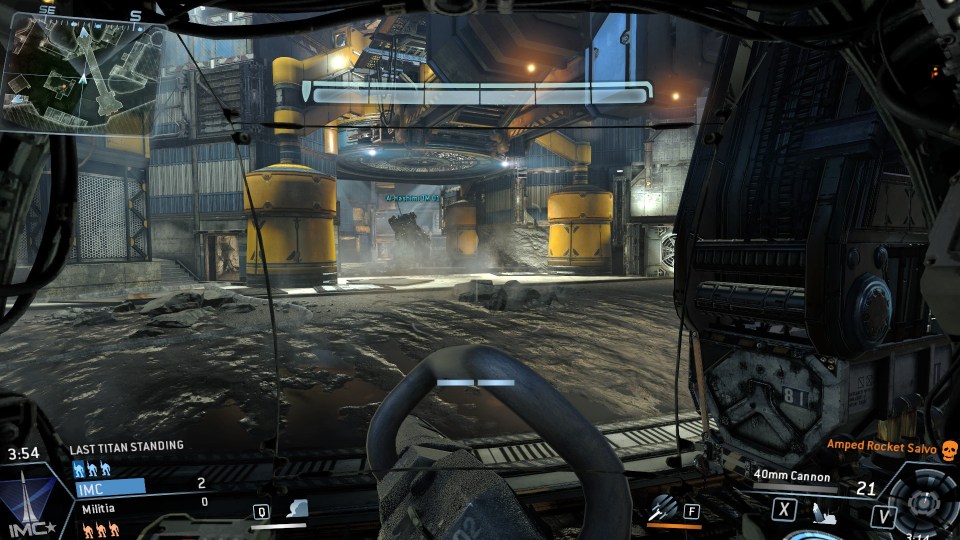Activate the tactical ability icon beside Q
The image size is (960, 540).
[296, 510]
